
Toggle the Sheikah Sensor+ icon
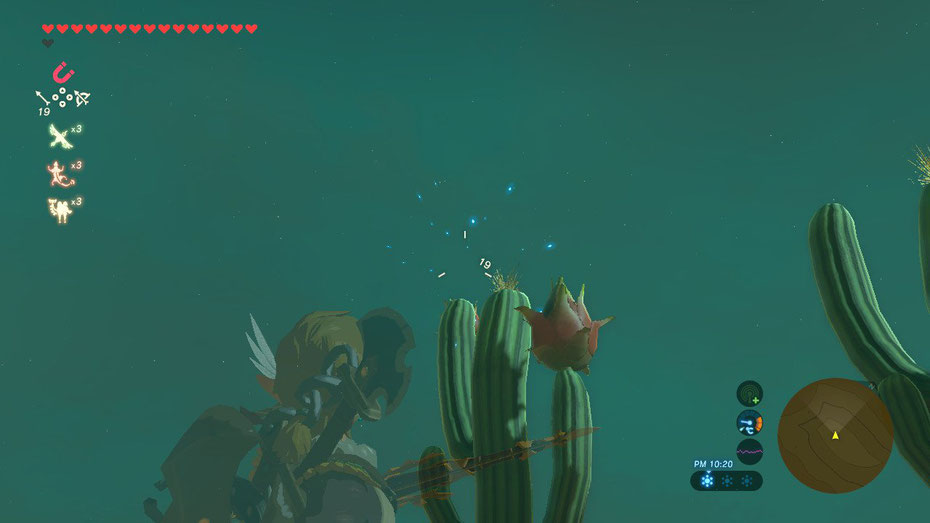pos(749,393)
